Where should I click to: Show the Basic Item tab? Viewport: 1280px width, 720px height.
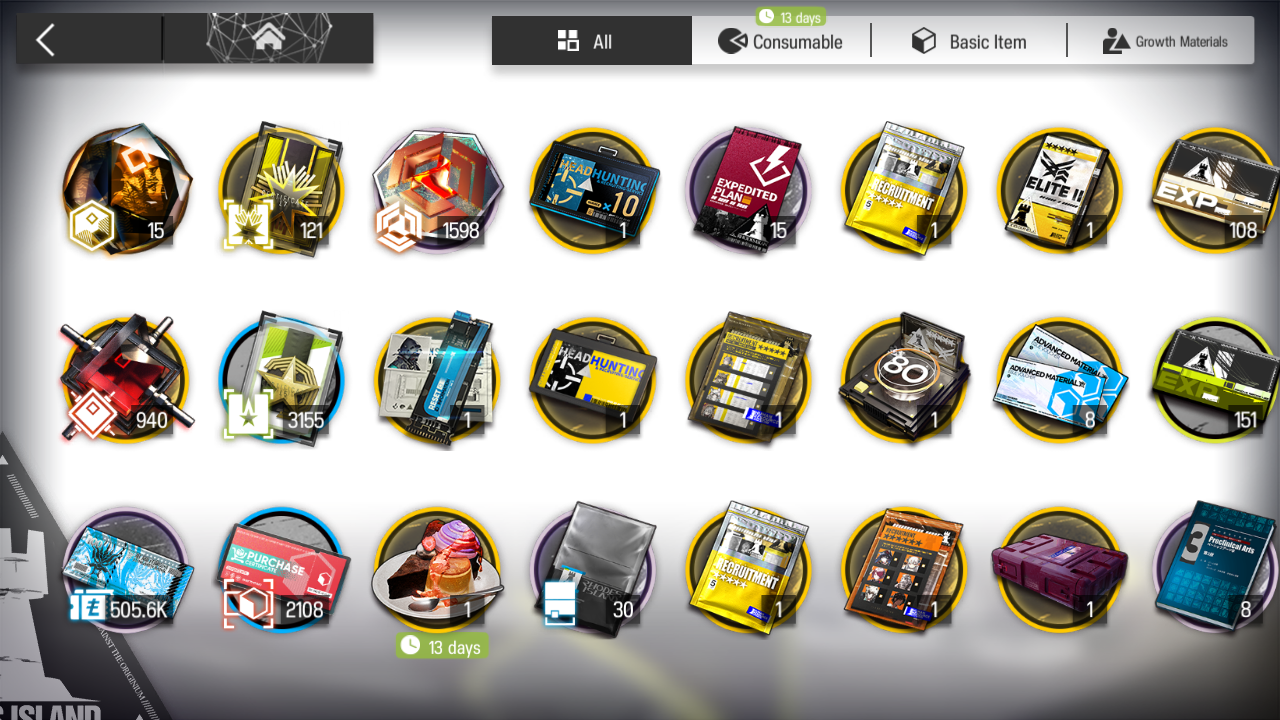968,42
